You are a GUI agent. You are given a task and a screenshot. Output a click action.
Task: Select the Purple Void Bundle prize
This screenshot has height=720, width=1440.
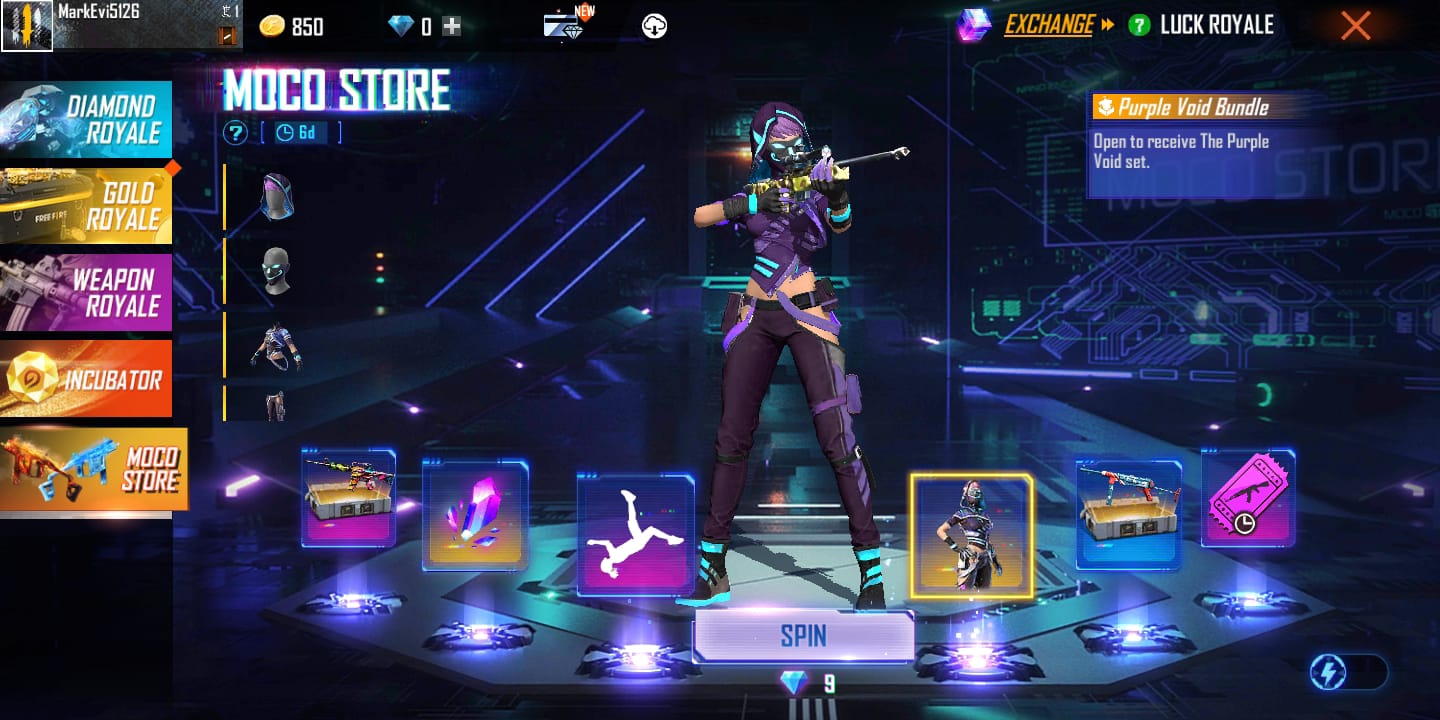tap(971, 535)
